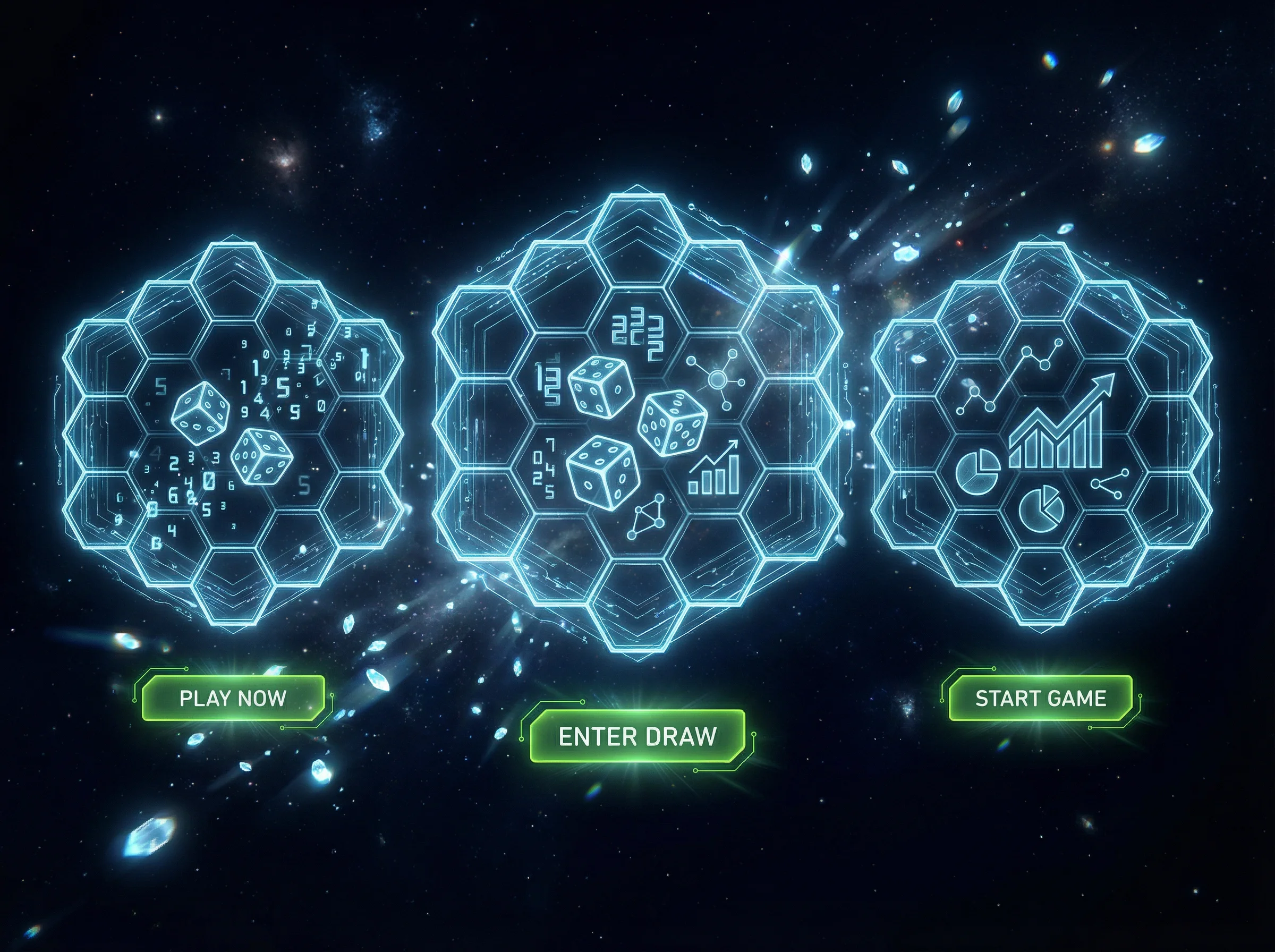Click the PLAY NOW button
Image resolution: width=1275 pixels, height=952 pixels.
233,699
